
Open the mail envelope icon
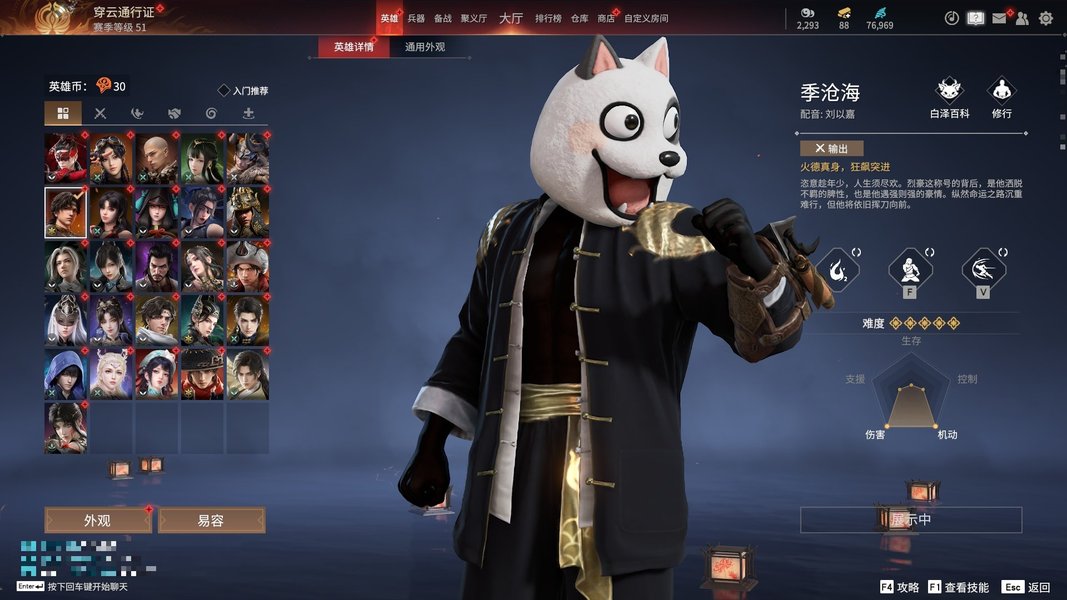[999, 18]
